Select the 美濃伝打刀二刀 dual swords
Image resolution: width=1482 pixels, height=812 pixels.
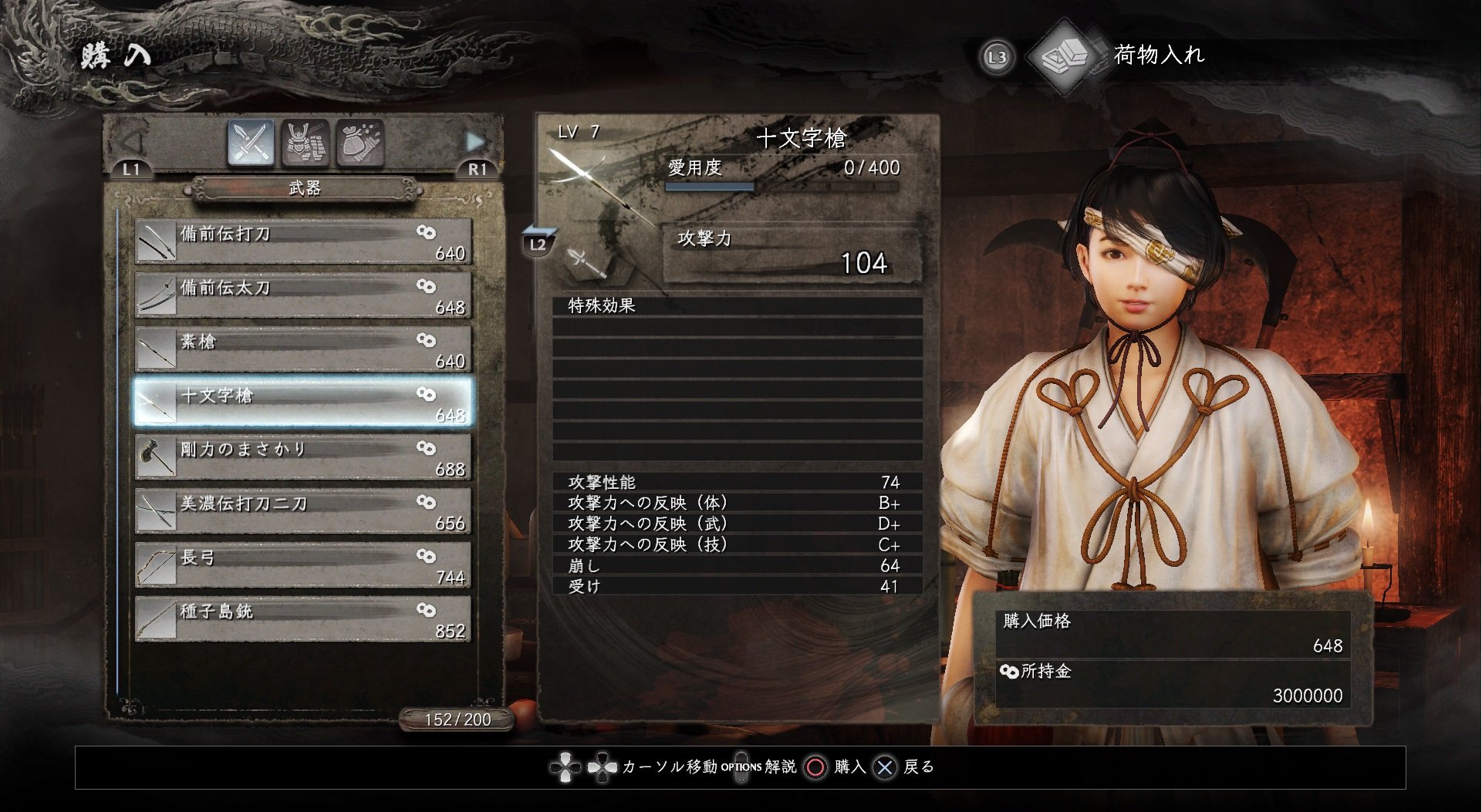(302, 511)
